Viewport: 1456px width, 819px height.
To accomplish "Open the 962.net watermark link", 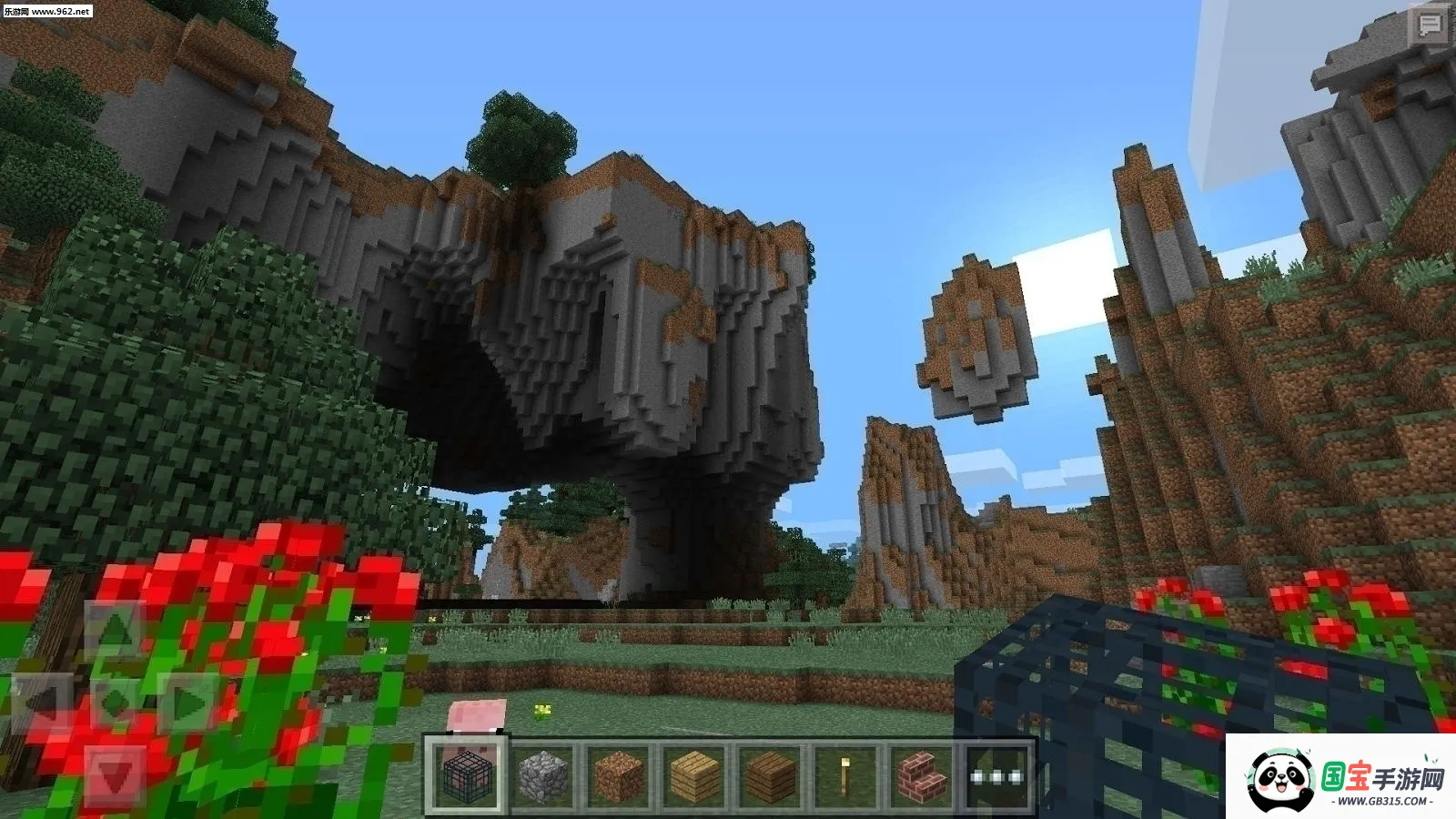I will (x=50, y=12).
